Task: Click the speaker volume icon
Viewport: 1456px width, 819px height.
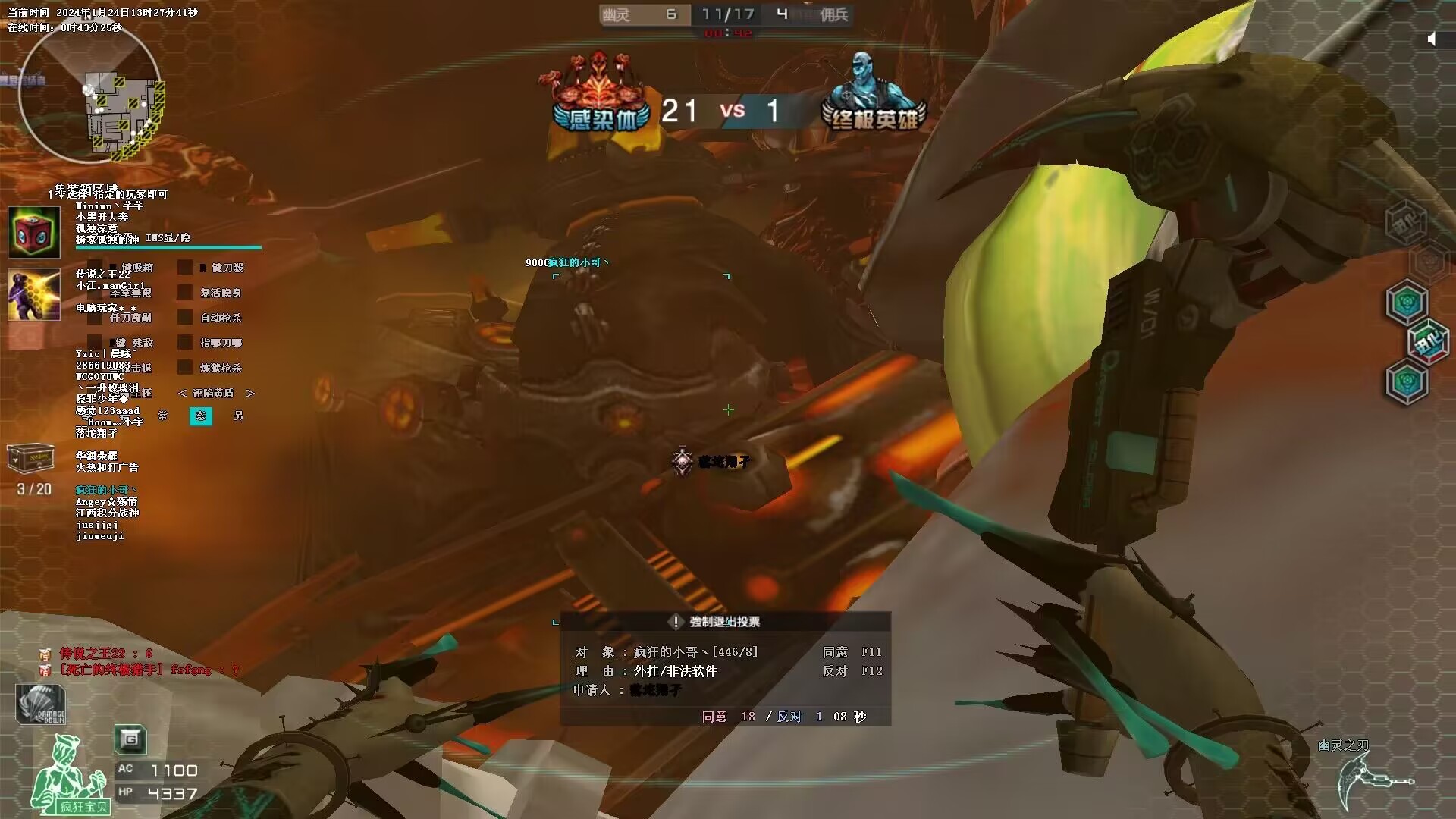Action: tap(1432, 39)
